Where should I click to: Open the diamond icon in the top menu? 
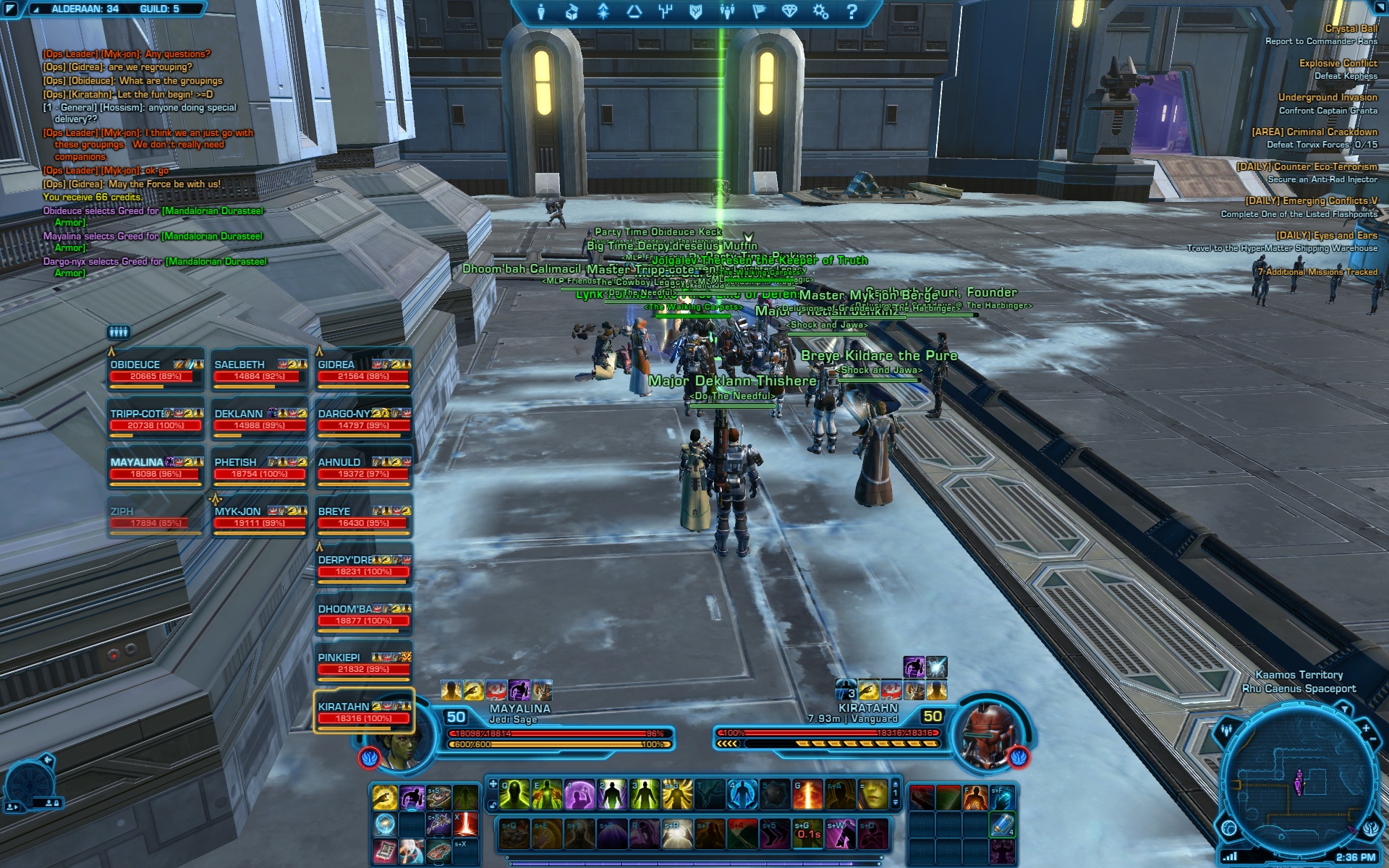(x=789, y=12)
